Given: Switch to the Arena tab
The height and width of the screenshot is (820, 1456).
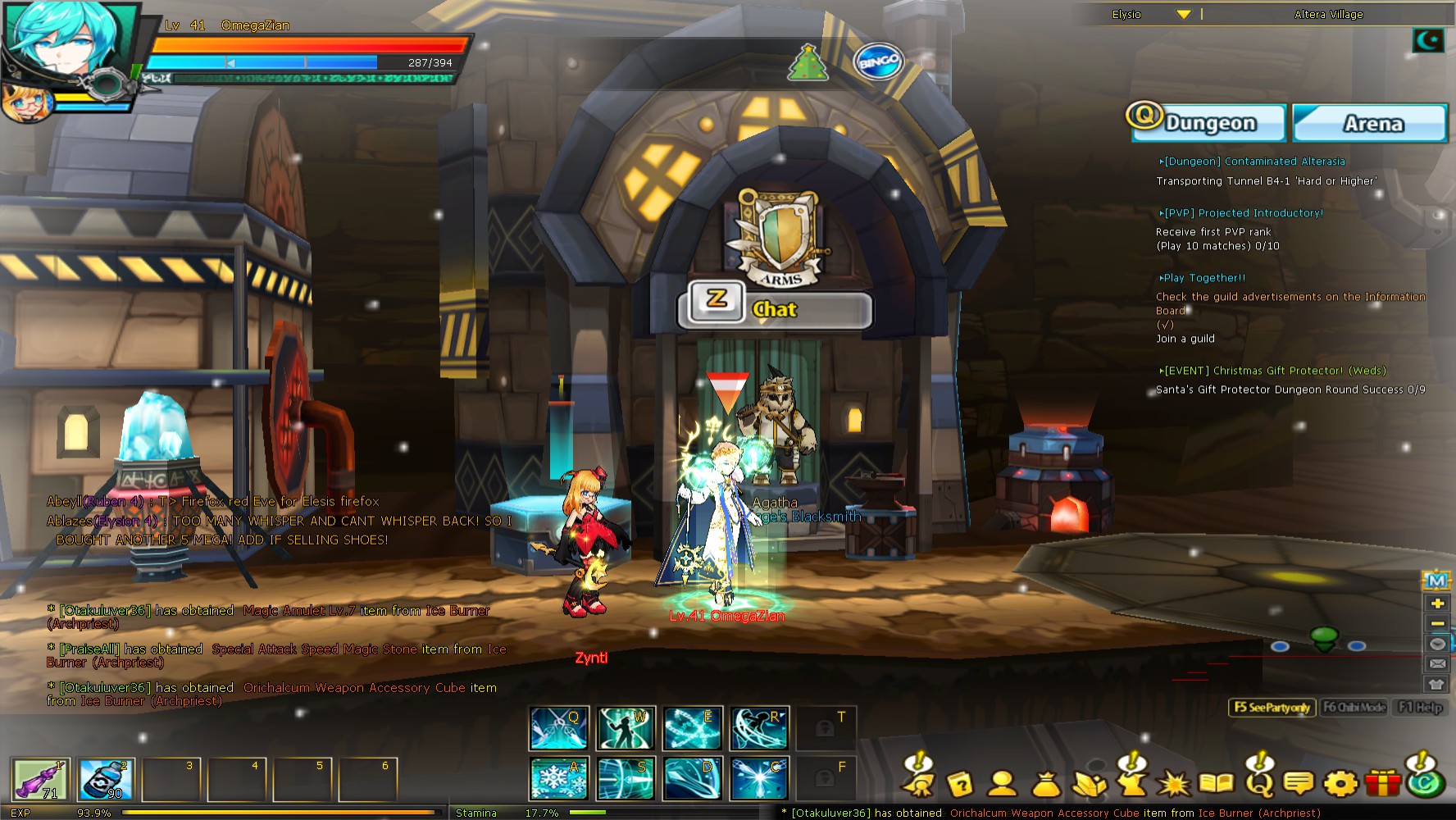Looking at the screenshot, I should pos(1370,123).
